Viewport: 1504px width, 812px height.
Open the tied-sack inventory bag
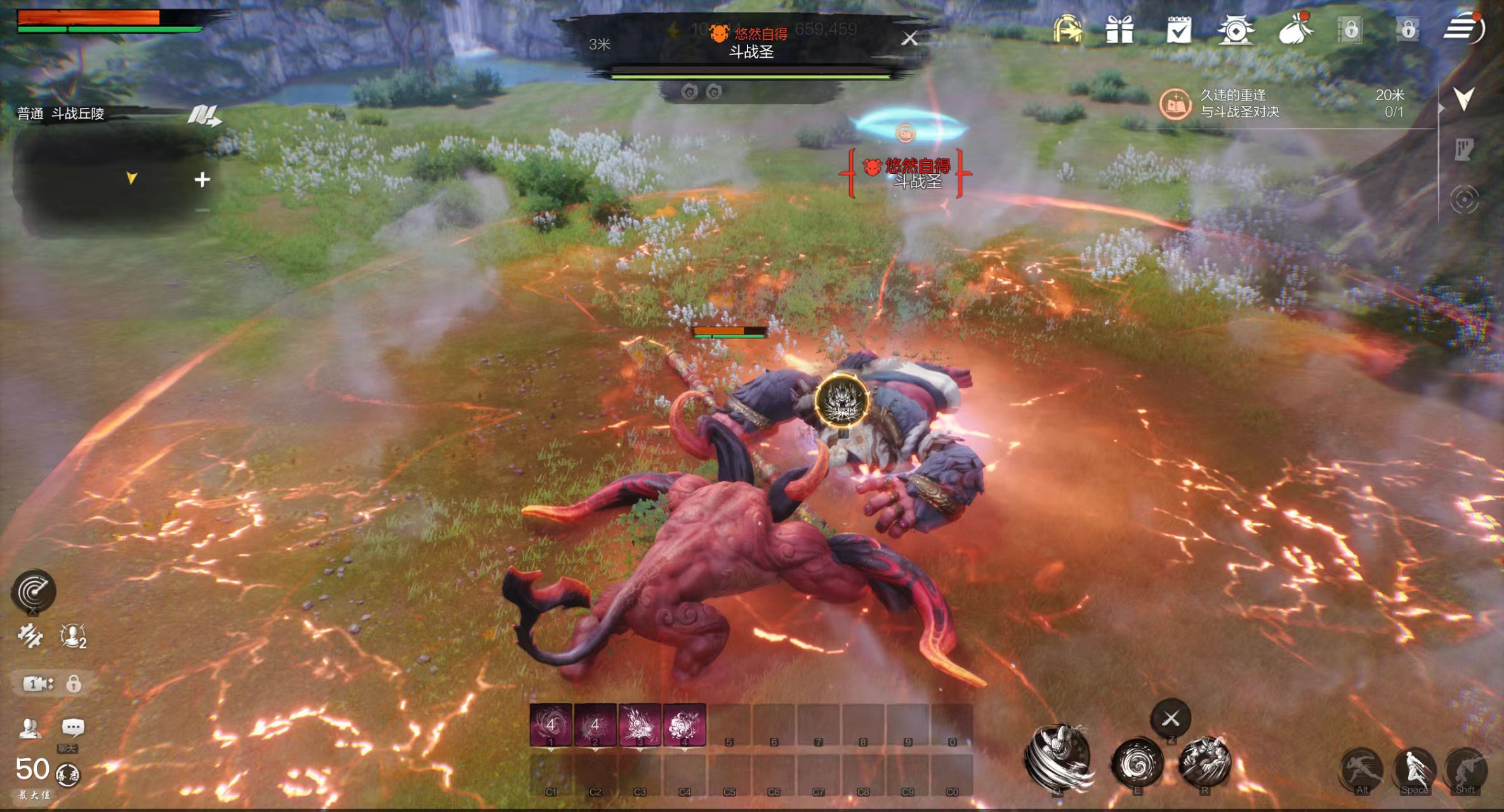click(1295, 29)
